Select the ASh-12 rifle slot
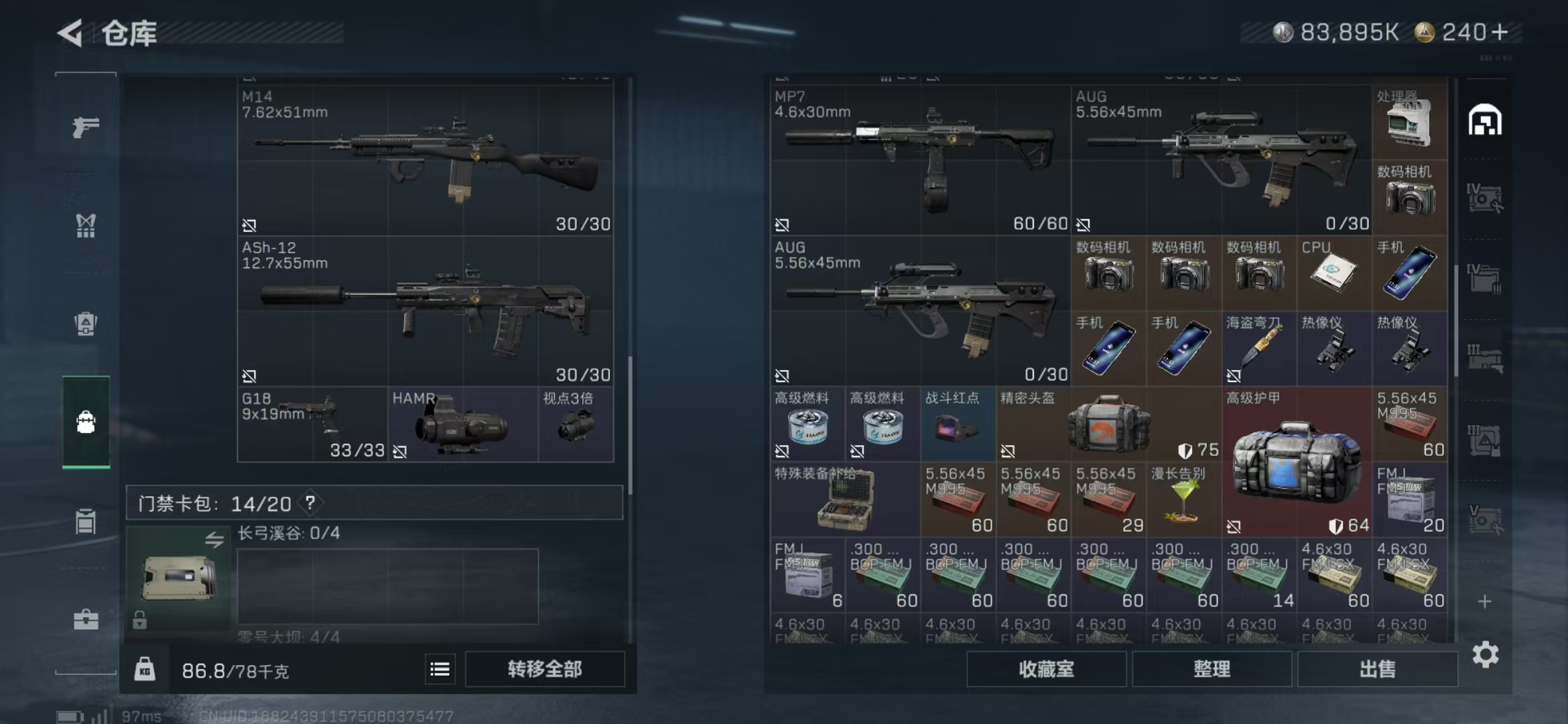Screen dimensions: 1568x724 [x=426, y=312]
